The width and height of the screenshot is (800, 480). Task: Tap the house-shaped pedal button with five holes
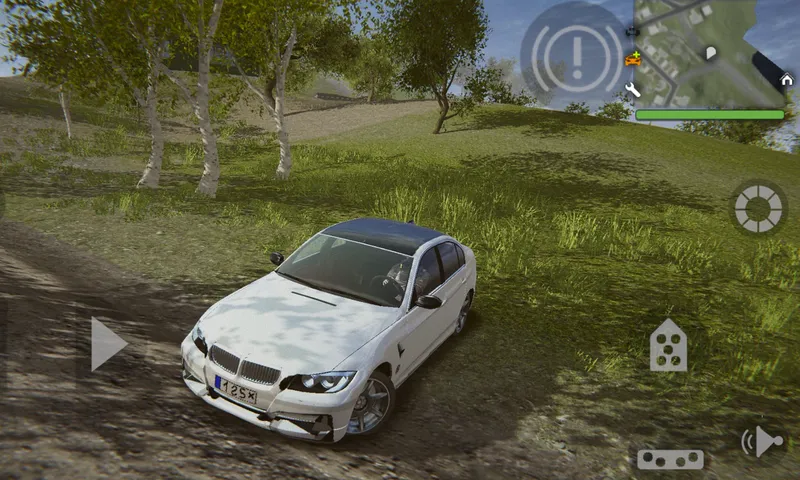pos(668,346)
